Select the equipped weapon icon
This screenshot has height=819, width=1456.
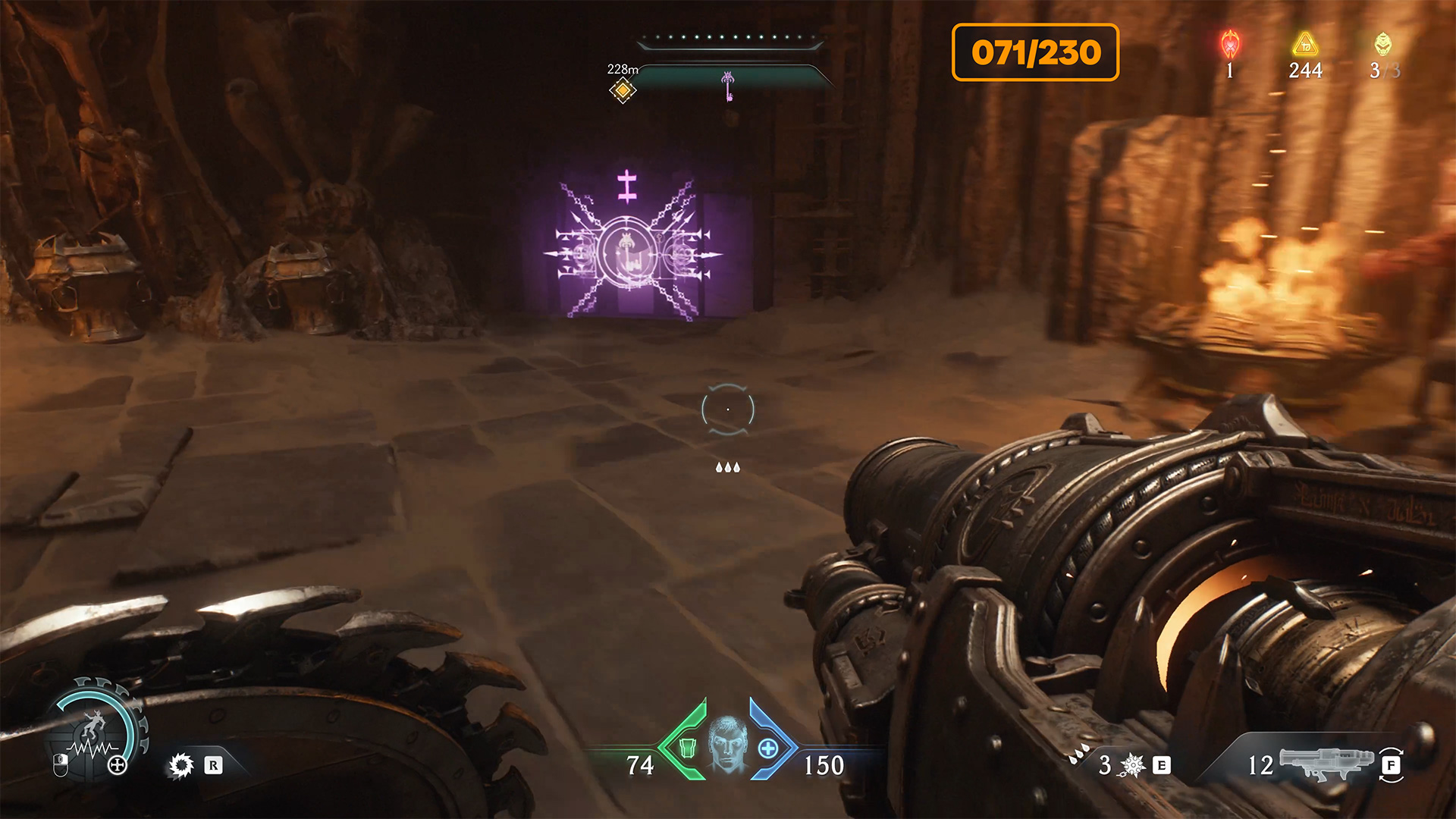[1326, 762]
